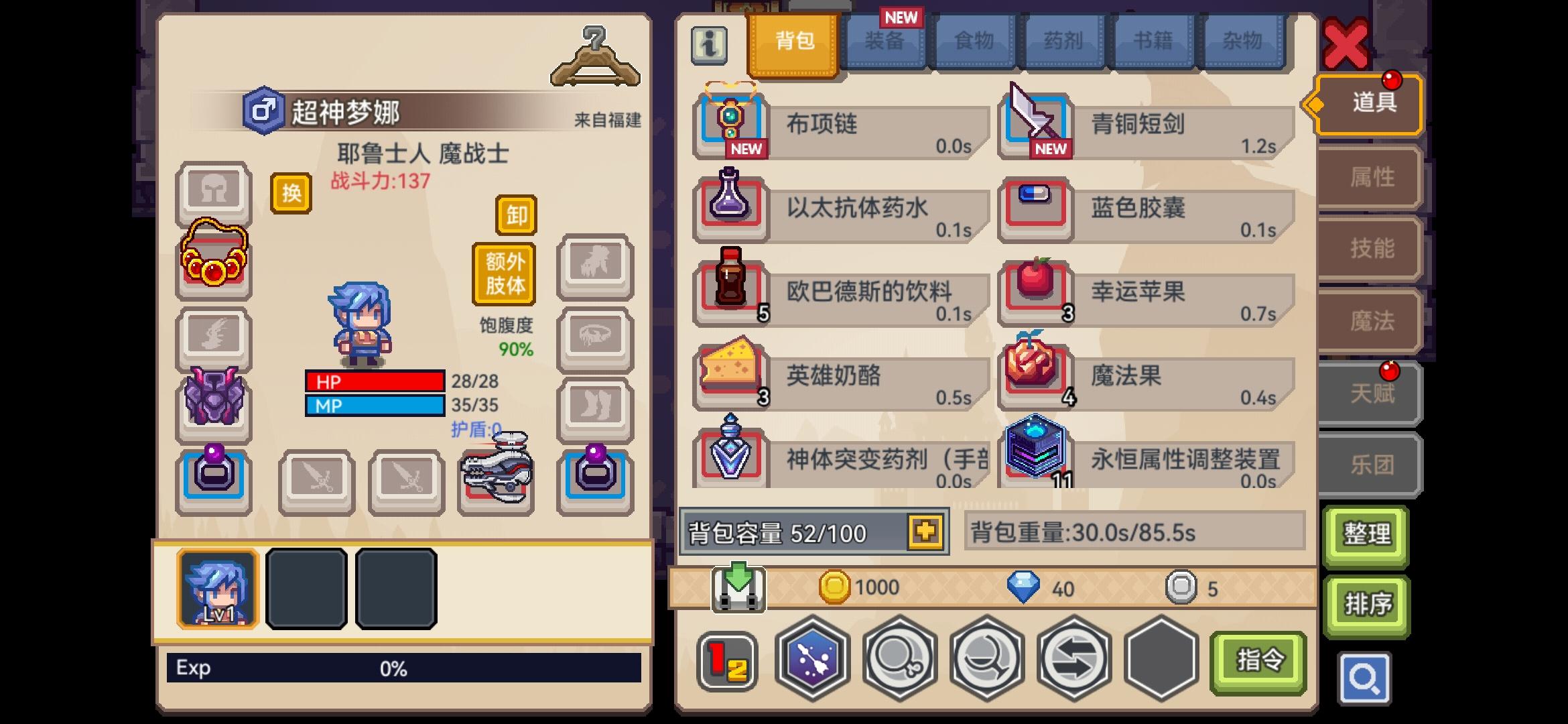Click the 英雄奶酪 cheese item icon
This screenshot has height=724, width=1568.
point(730,375)
